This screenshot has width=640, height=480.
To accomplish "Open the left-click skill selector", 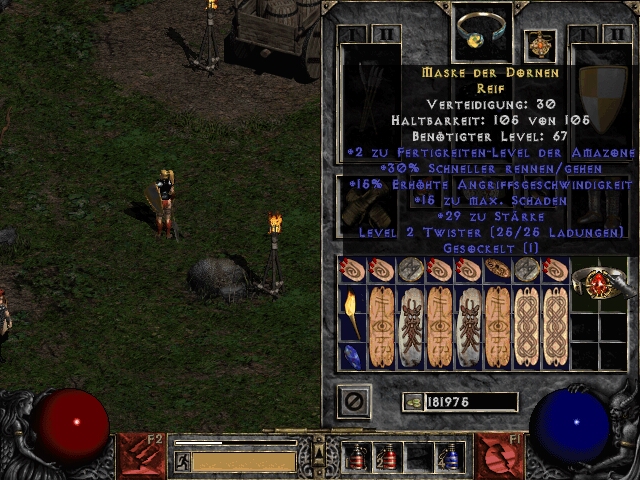I will [x=141, y=455].
